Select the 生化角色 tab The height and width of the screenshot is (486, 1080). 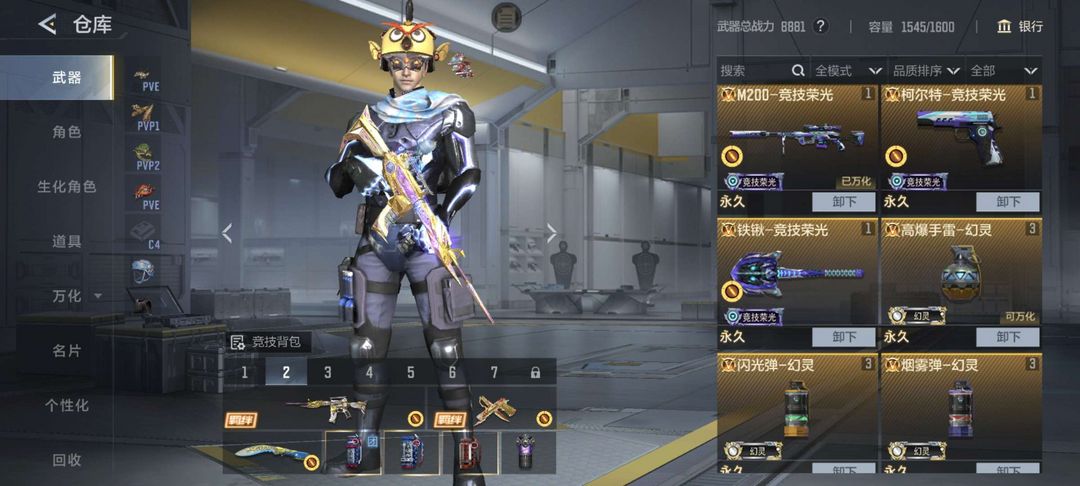[x=67, y=187]
